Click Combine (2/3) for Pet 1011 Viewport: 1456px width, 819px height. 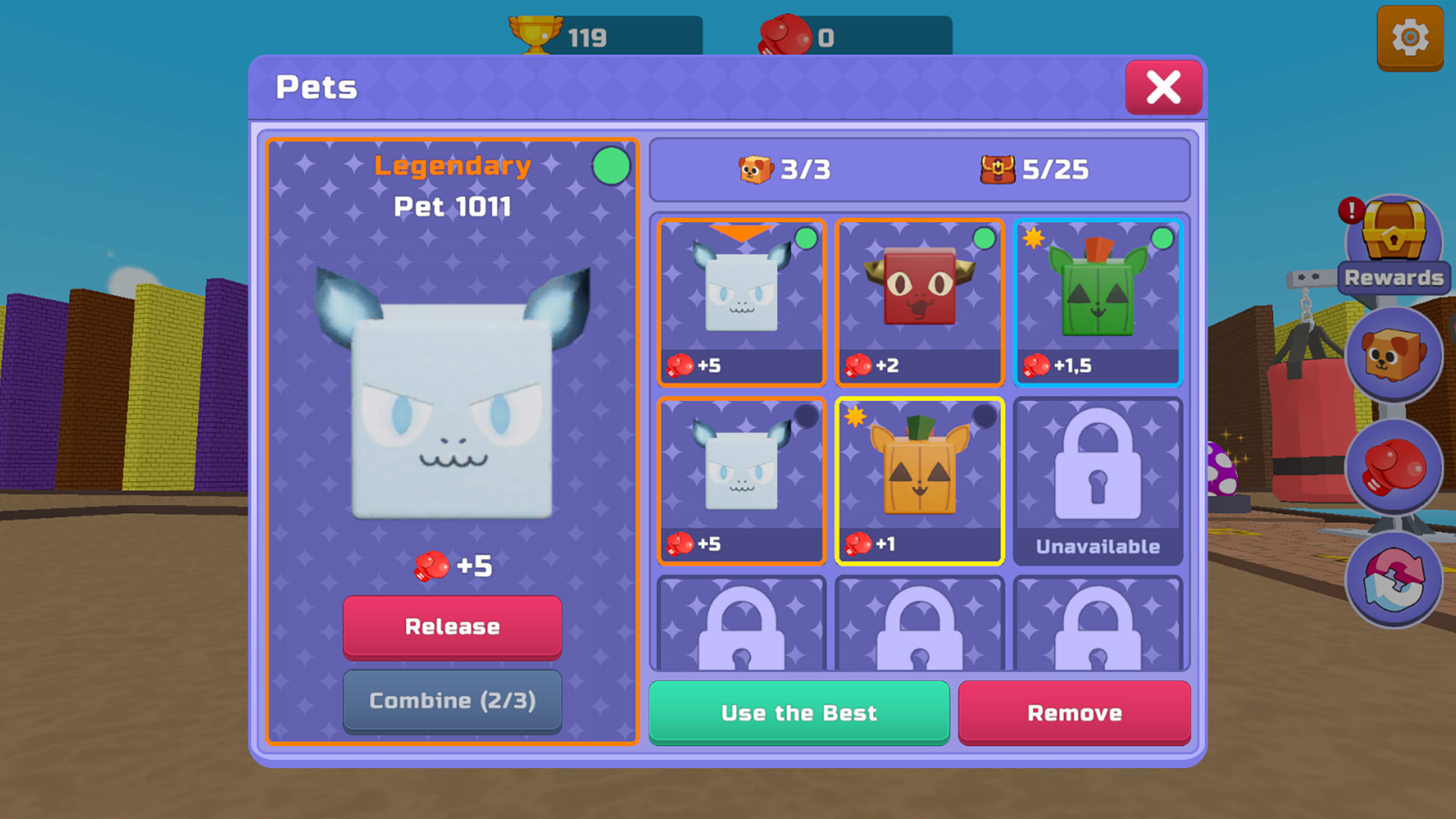pos(453,701)
